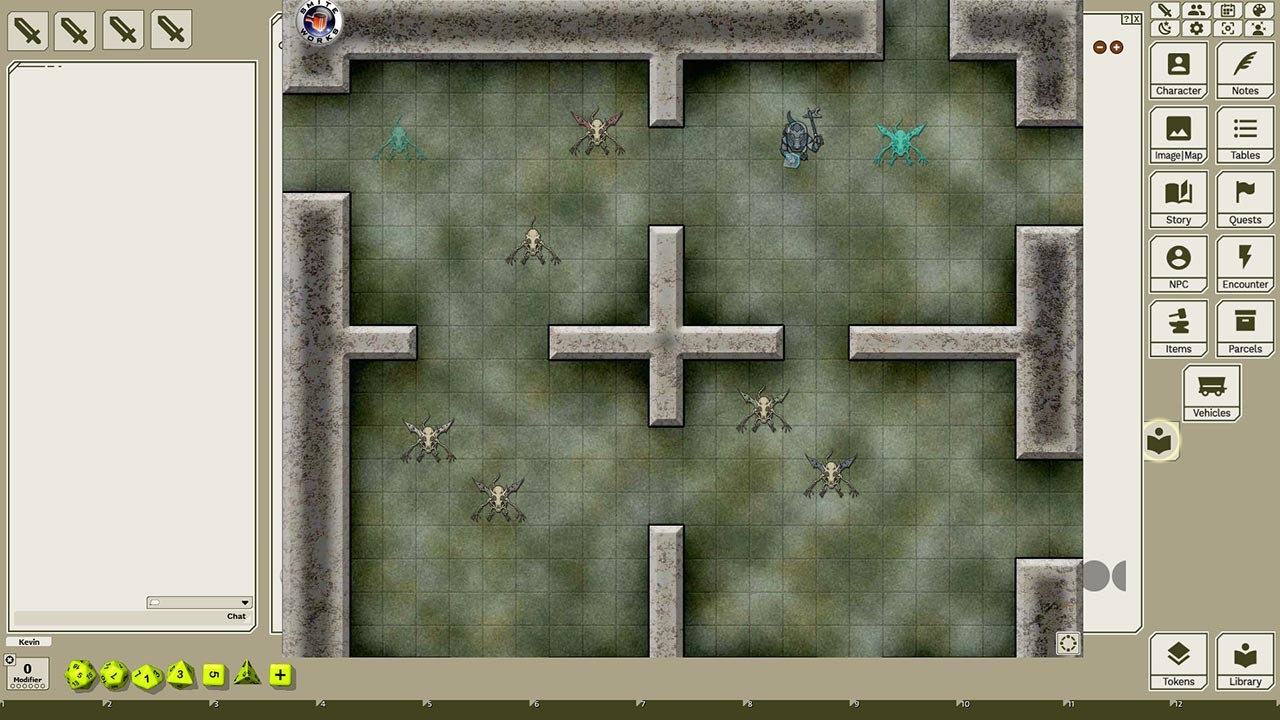The image size is (1280, 720).
Task: Open the Tokens bag
Action: [x=1178, y=660]
